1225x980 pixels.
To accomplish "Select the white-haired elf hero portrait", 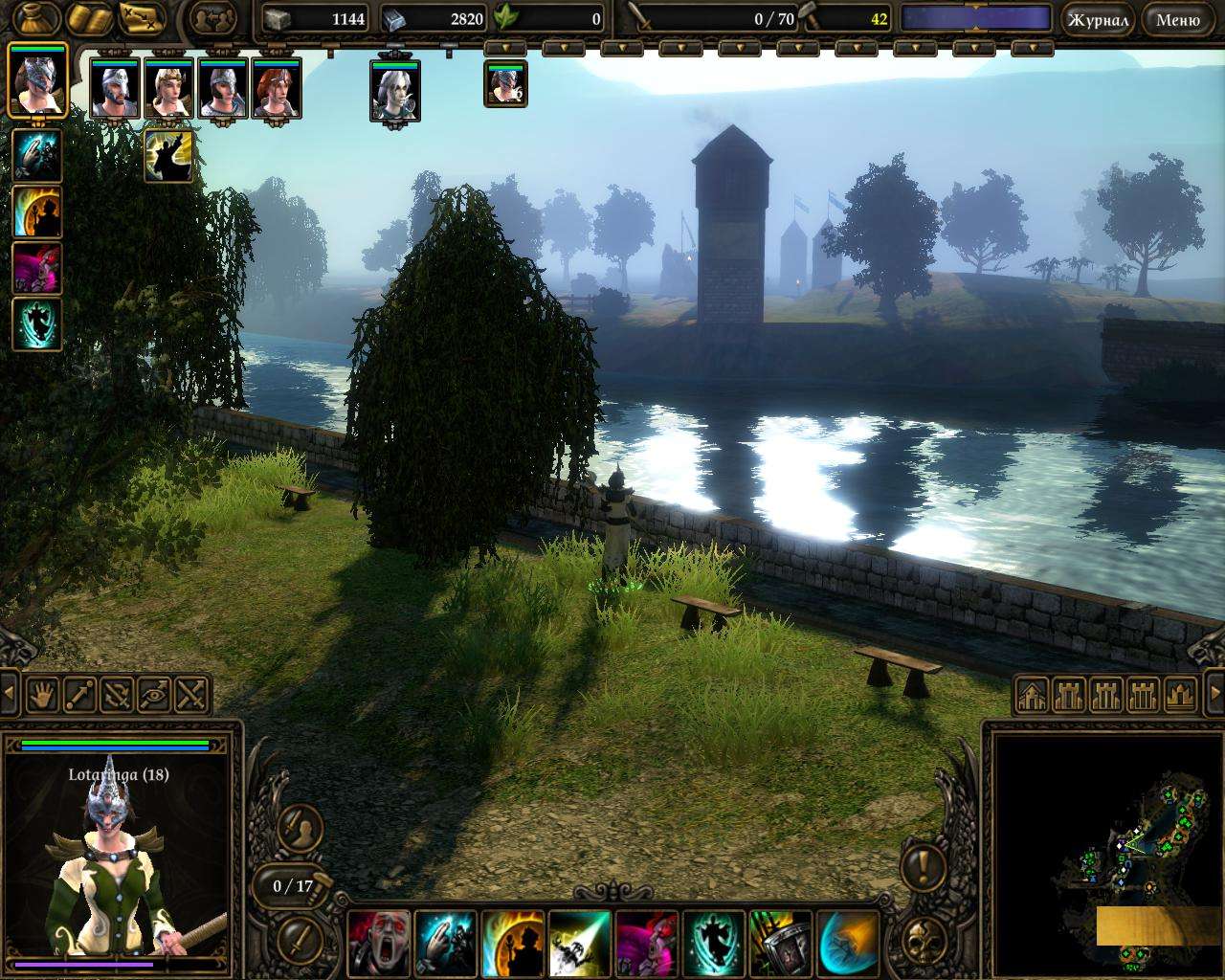I will pos(395,90).
